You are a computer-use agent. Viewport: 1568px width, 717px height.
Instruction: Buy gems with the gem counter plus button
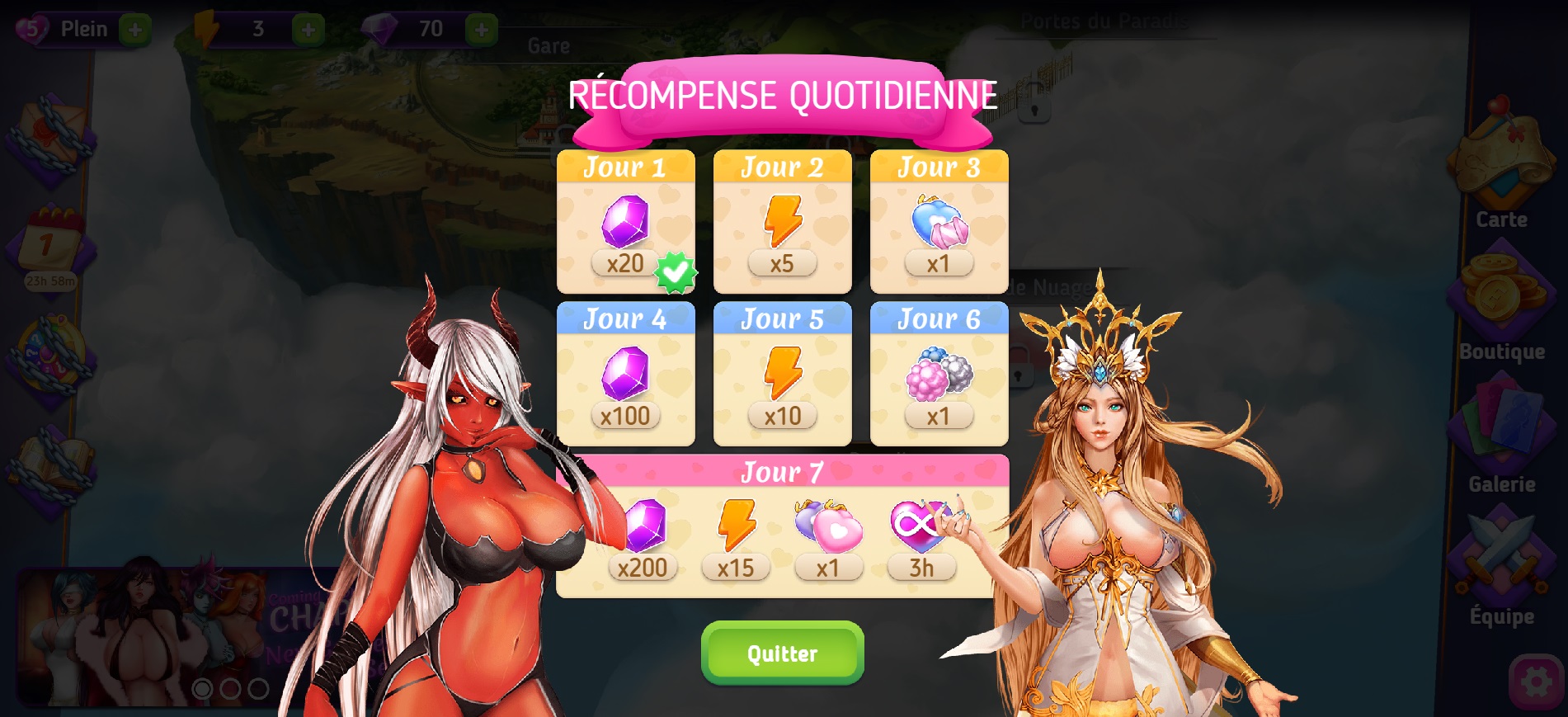coord(482,31)
